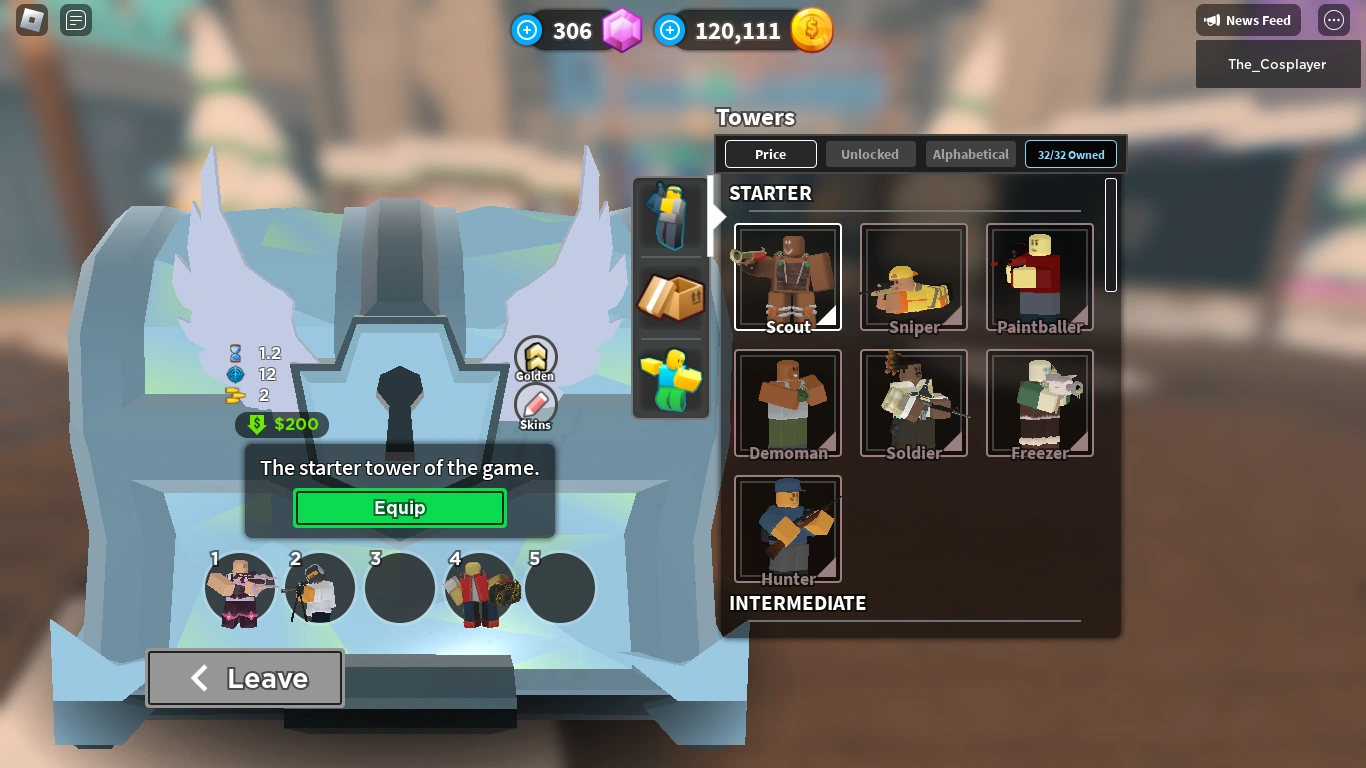The image size is (1366, 768).
Task: Open the Roblox more options menu
Action: pos(1333,20)
